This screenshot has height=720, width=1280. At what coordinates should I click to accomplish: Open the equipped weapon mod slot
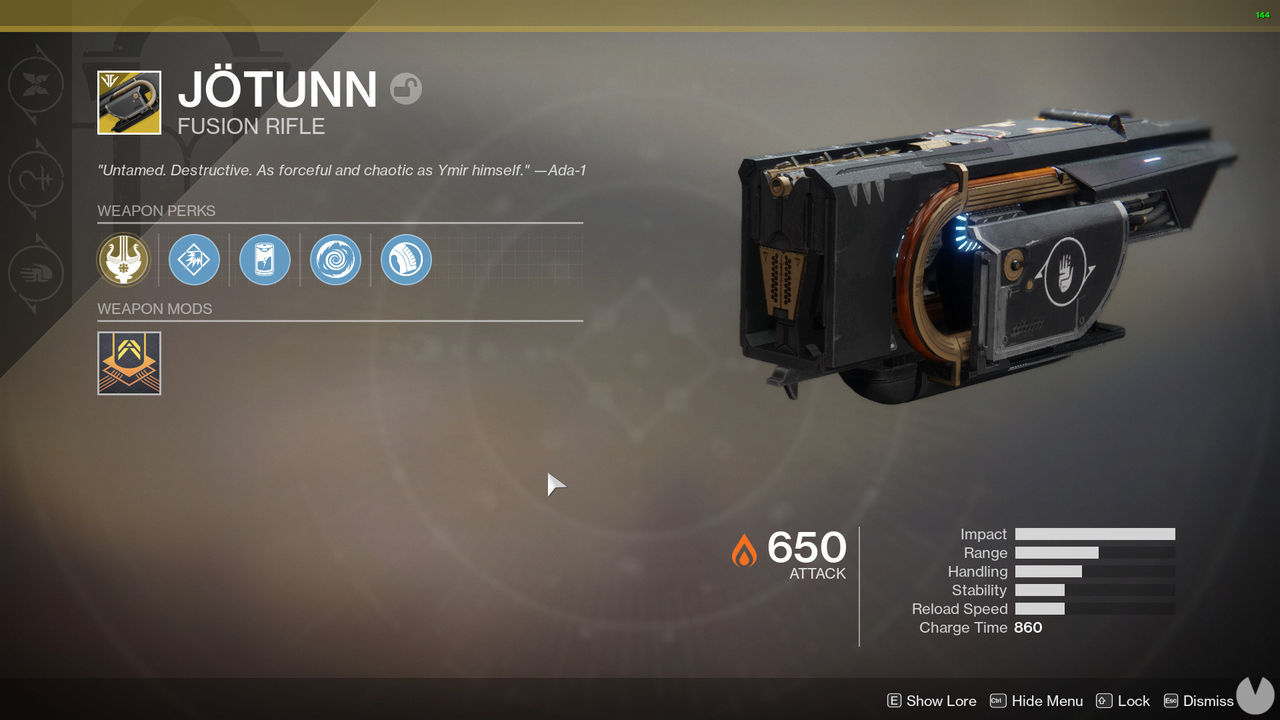pos(129,363)
